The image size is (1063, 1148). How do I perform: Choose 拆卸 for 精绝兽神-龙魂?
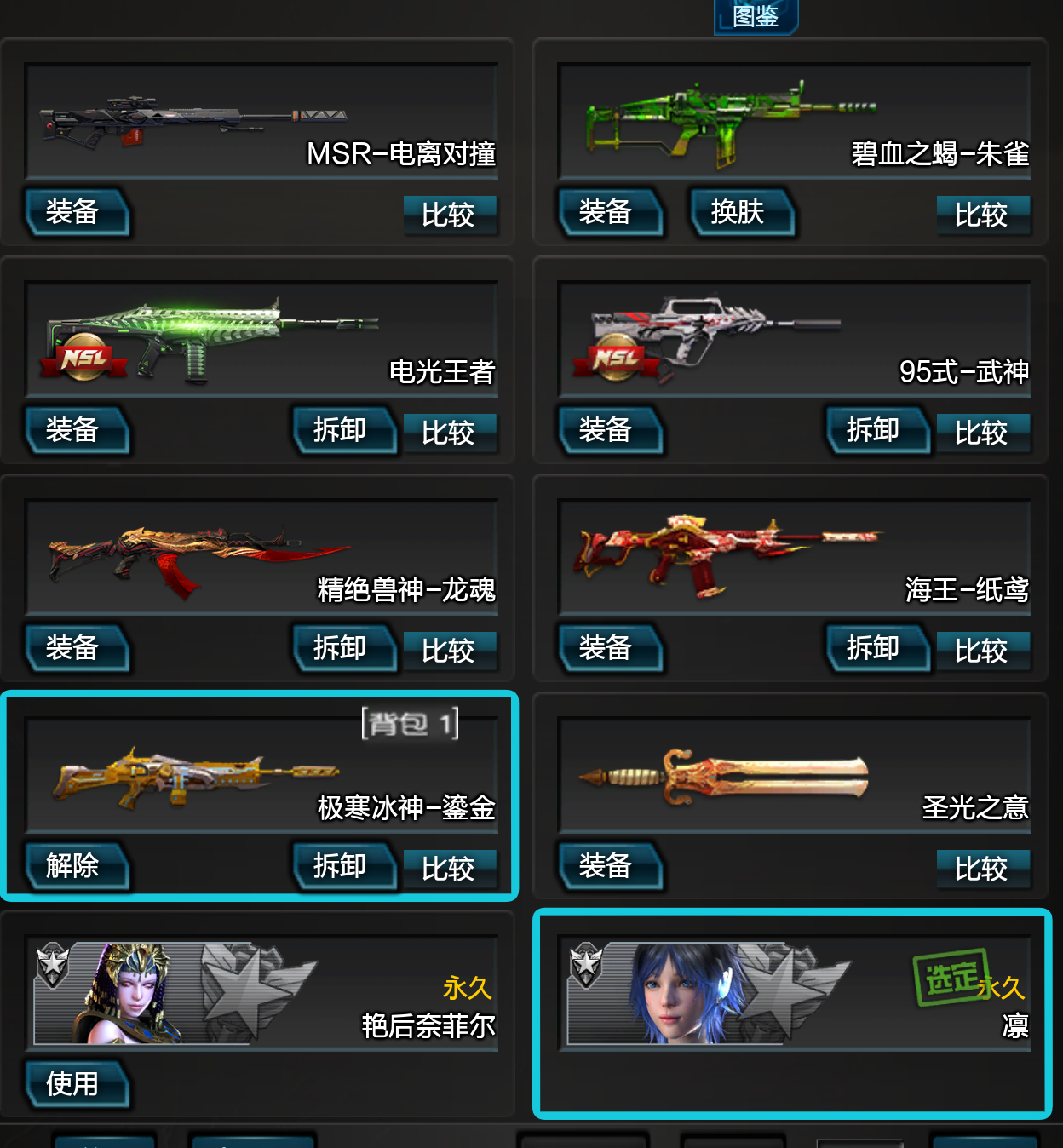pos(342,648)
